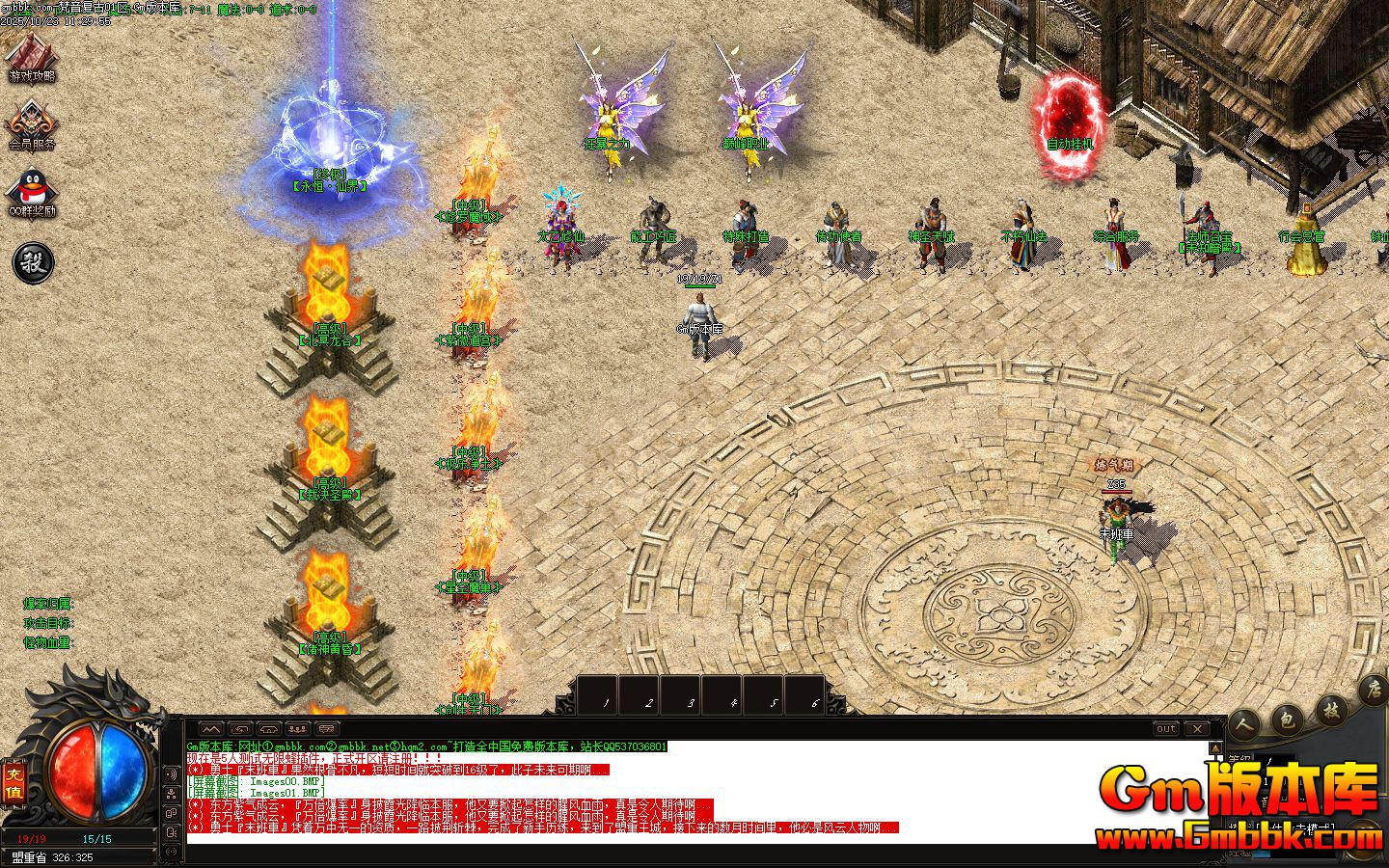Close the chat panel with the X button

click(1196, 729)
